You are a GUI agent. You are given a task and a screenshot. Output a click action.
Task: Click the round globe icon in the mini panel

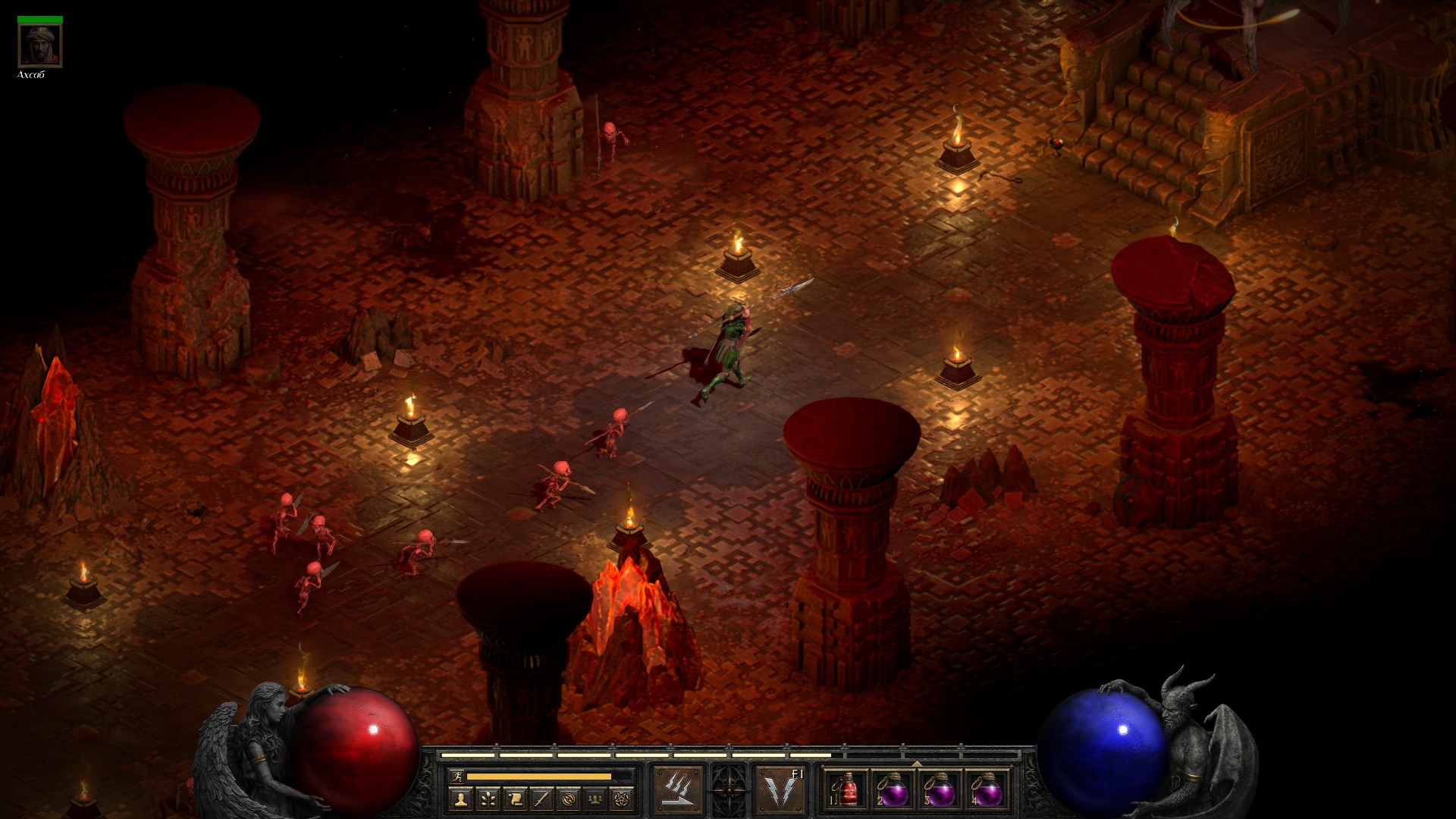[569, 799]
